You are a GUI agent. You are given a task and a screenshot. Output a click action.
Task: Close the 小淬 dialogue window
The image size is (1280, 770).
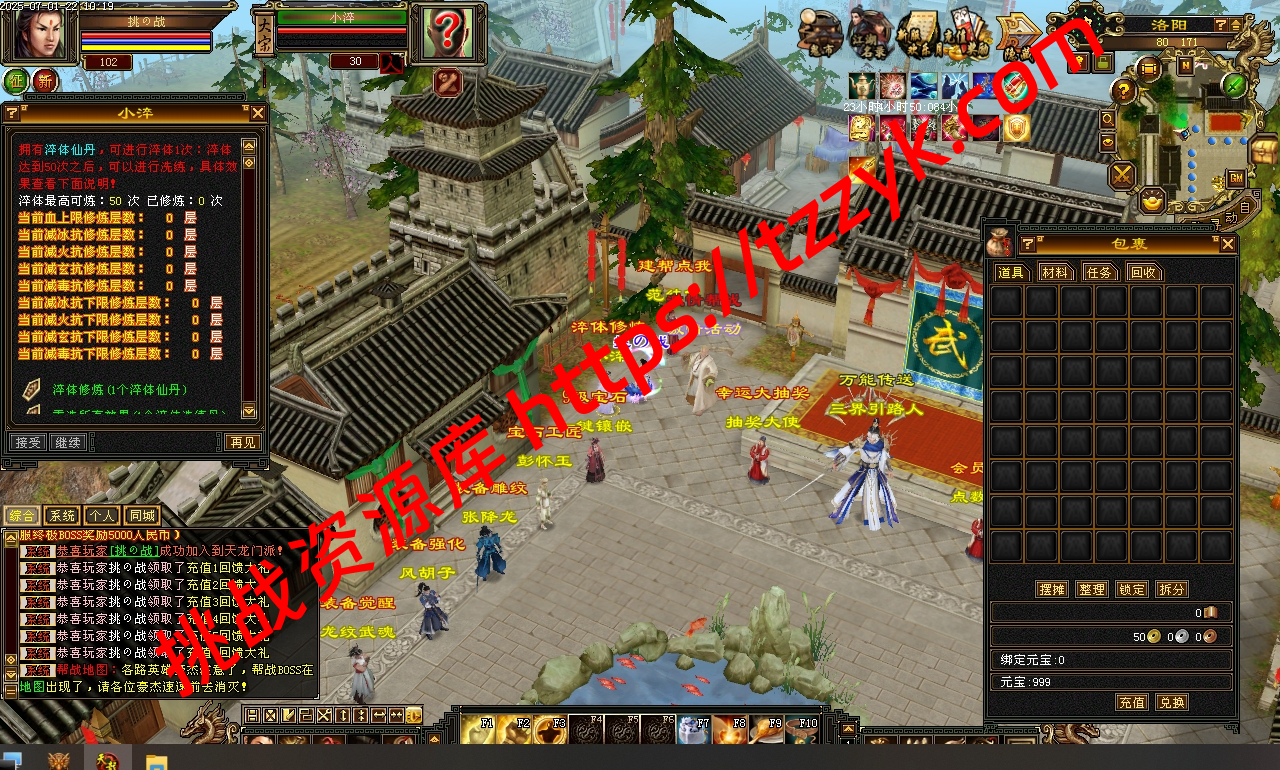pyautogui.click(x=257, y=114)
